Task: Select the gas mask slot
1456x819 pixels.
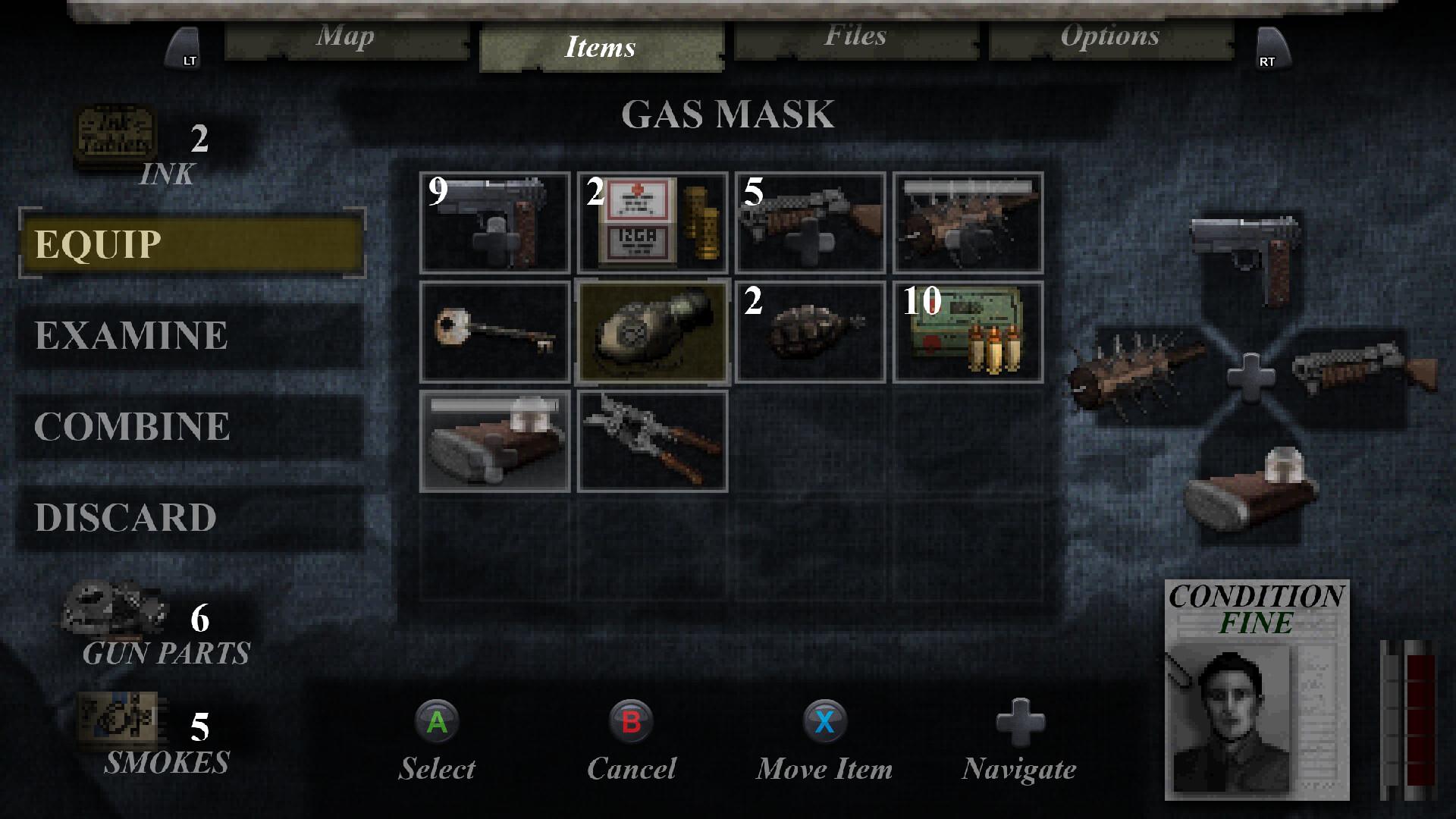Action: pyautogui.click(x=652, y=332)
